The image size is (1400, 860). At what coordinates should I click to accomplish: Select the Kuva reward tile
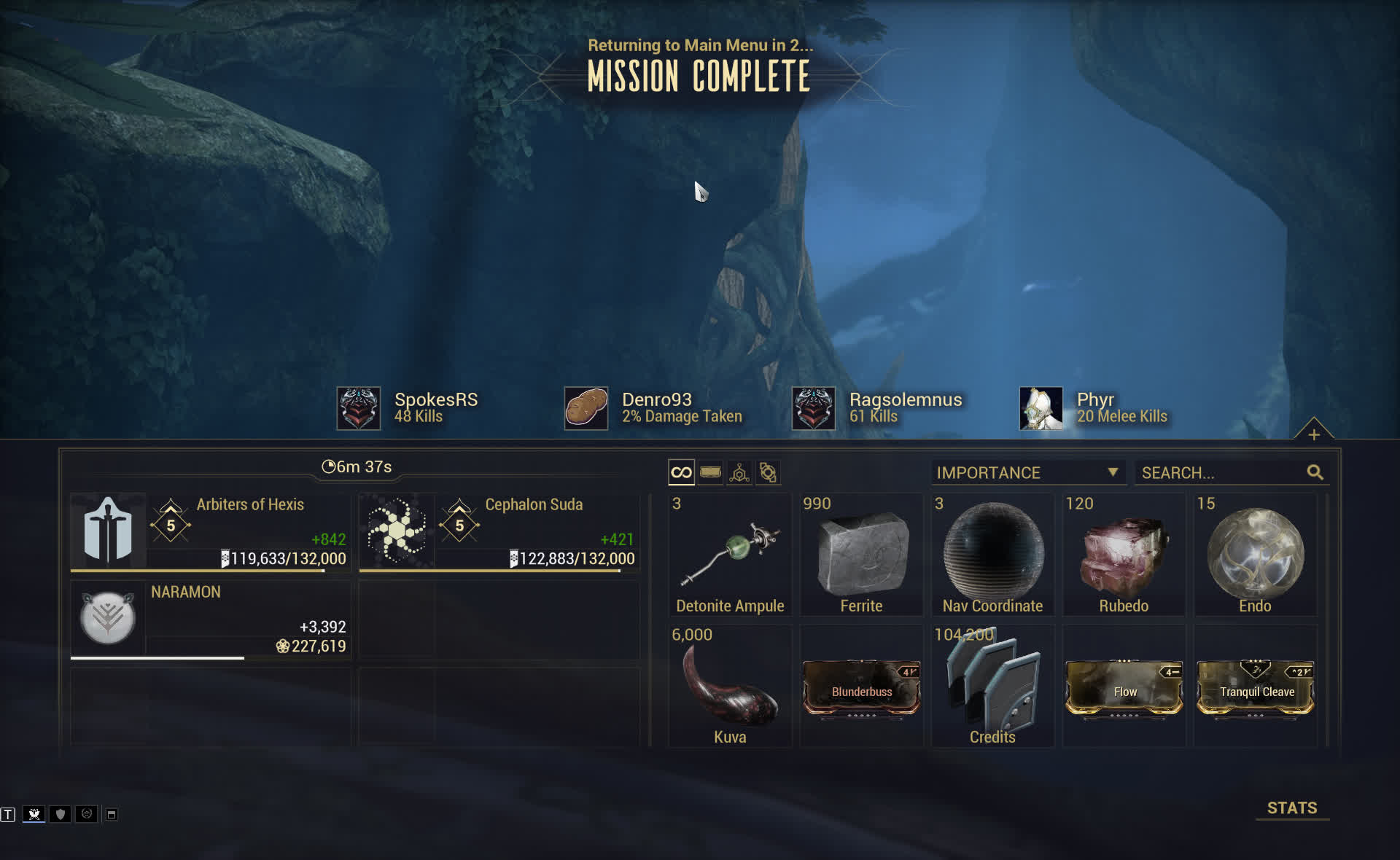pyautogui.click(x=730, y=687)
